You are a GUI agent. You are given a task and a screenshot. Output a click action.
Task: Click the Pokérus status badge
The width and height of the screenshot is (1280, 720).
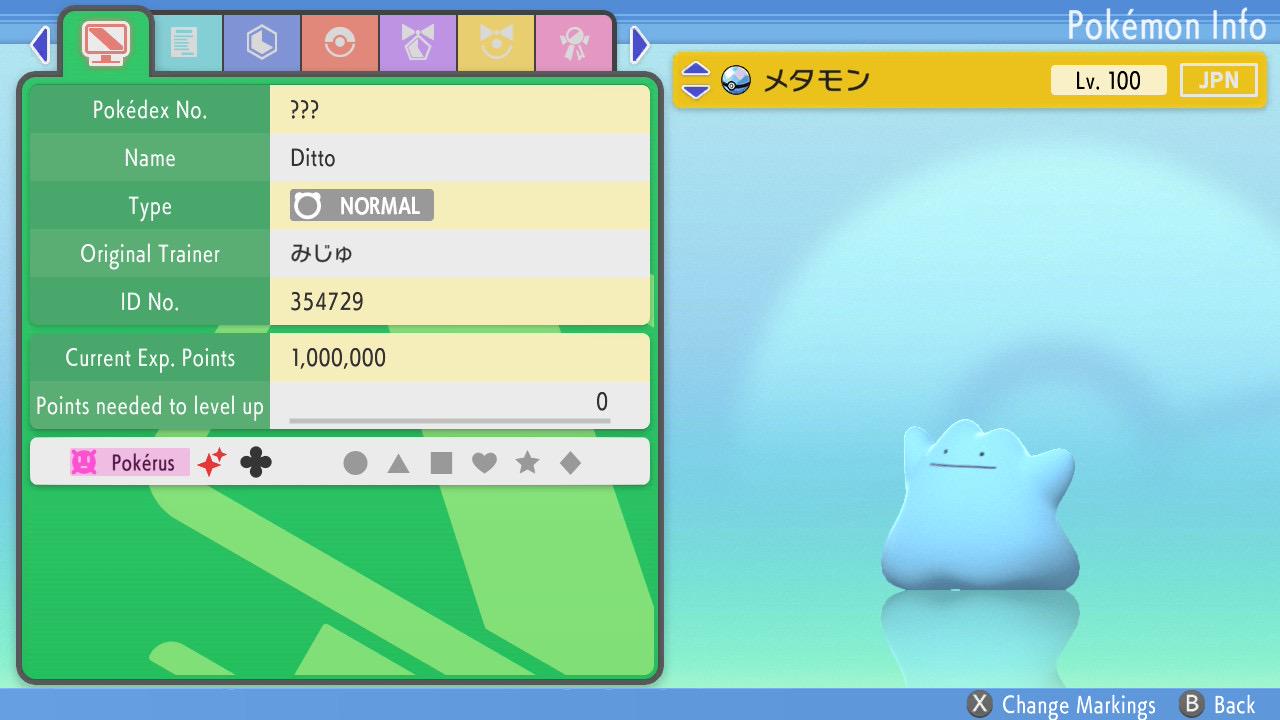pyautogui.click(x=128, y=461)
